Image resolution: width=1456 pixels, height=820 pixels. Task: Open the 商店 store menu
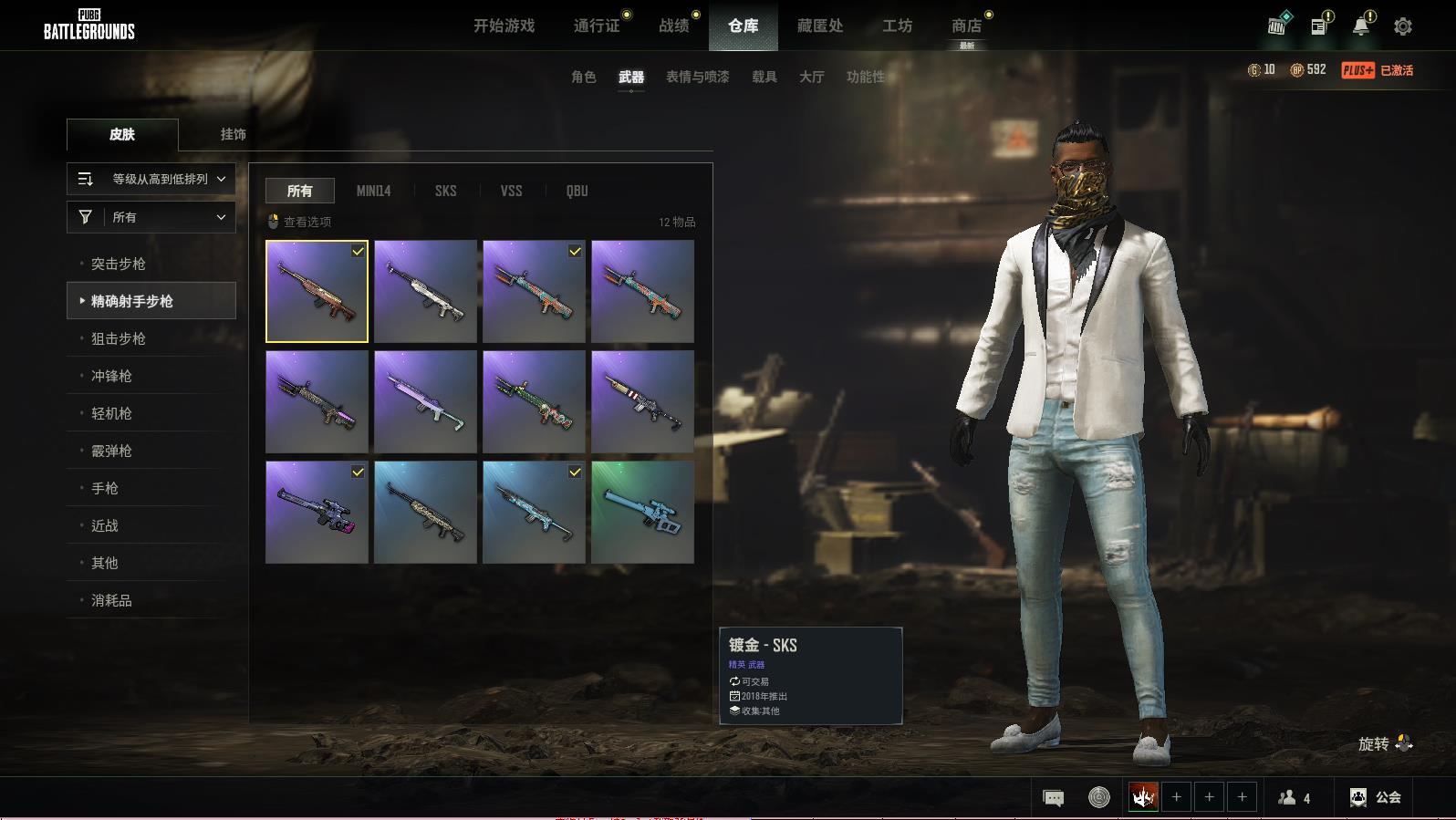(966, 26)
